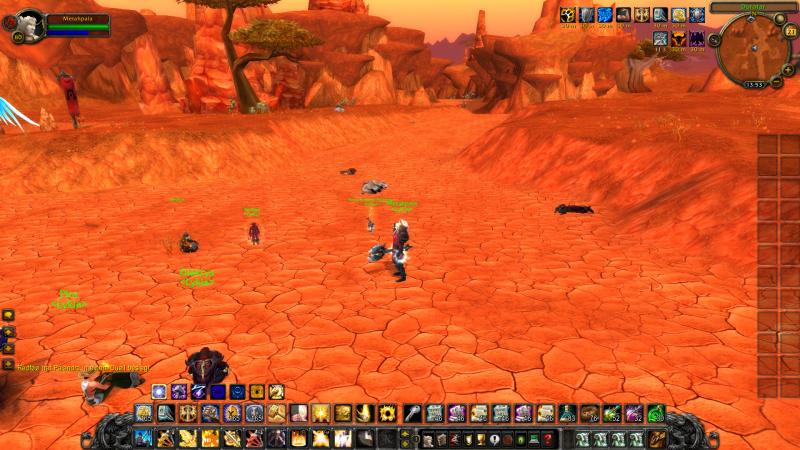
Task: Click the golden fist buff icon
Action: tap(567, 14)
